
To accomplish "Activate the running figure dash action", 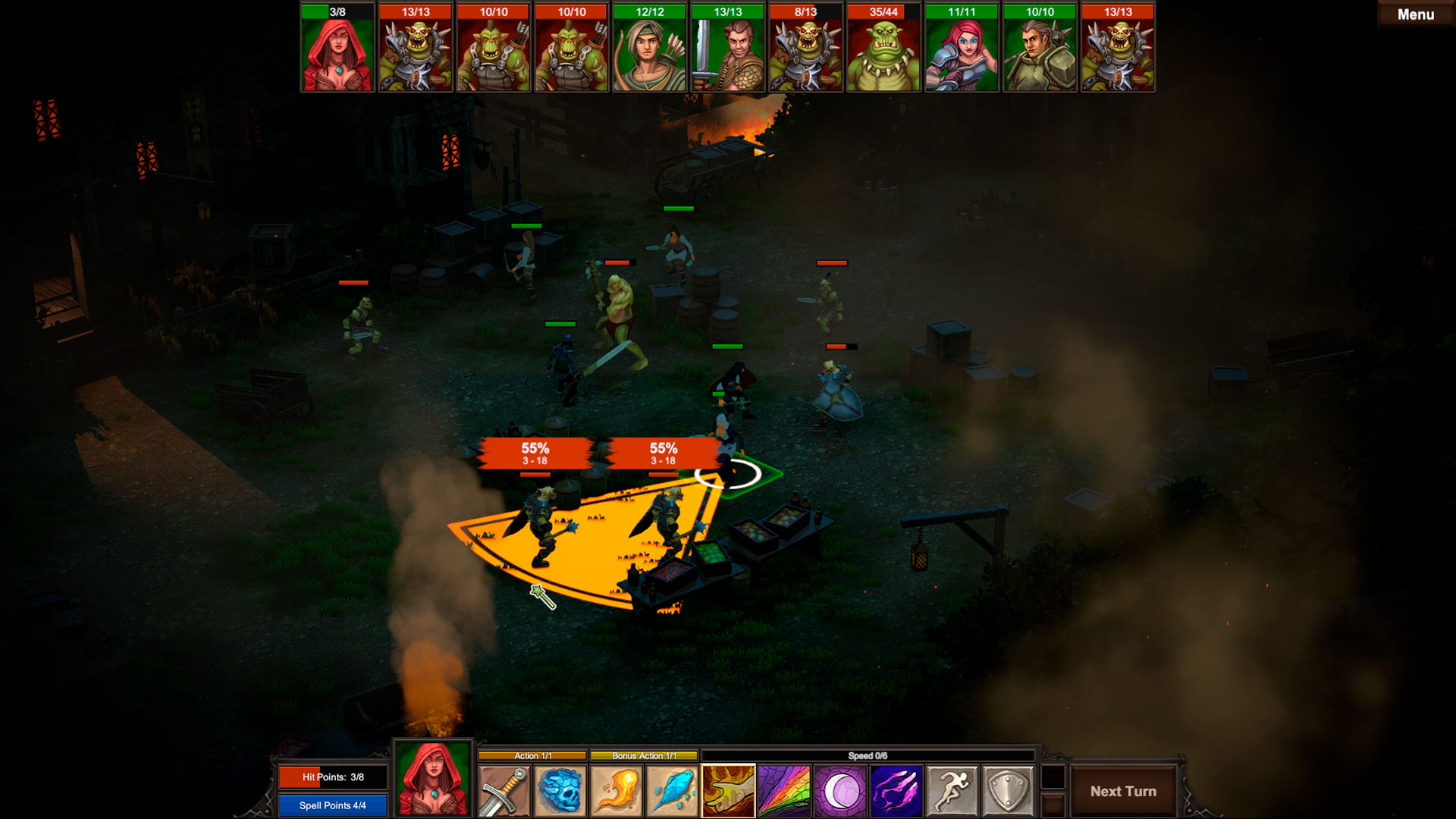I will [x=952, y=791].
